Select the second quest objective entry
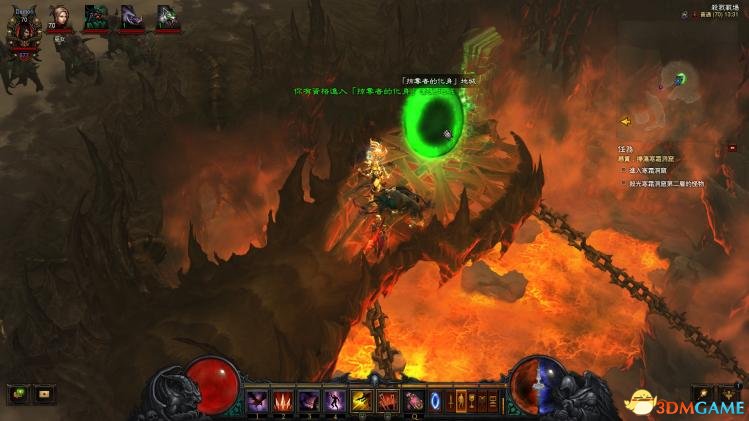The image size is (749, 421). pos(665,183)
